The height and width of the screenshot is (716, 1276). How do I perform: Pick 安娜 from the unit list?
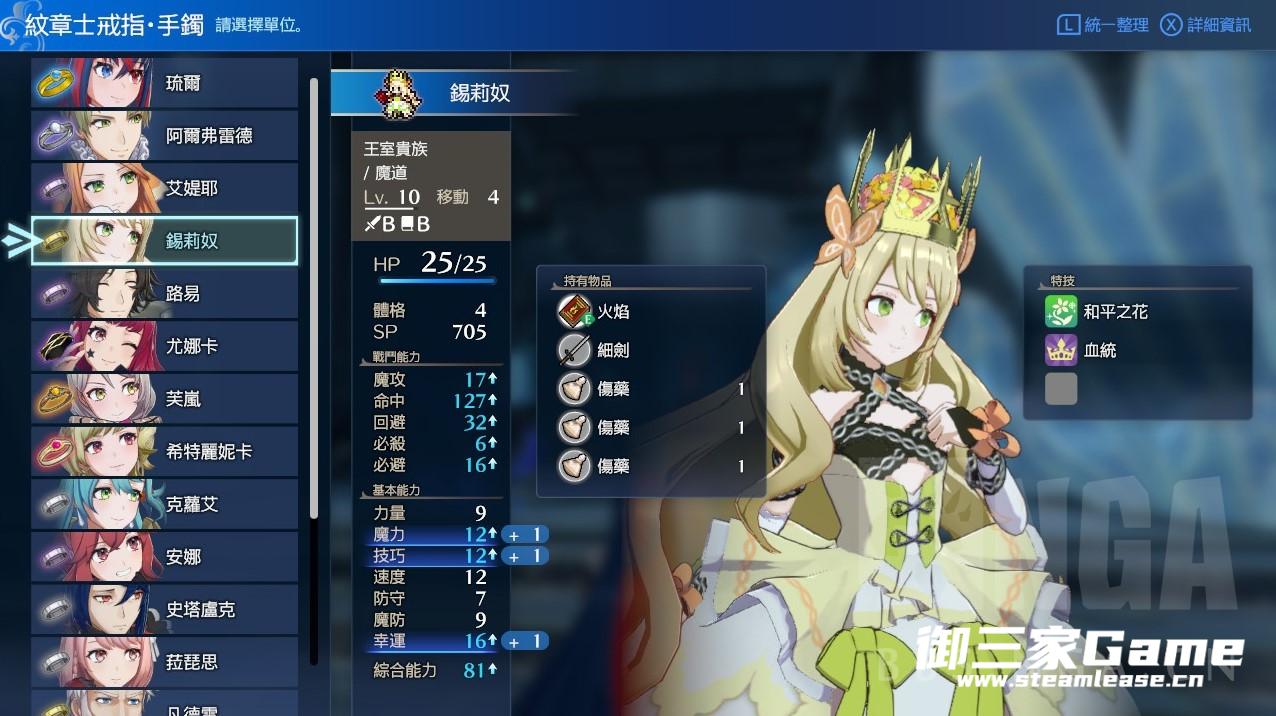165,557
